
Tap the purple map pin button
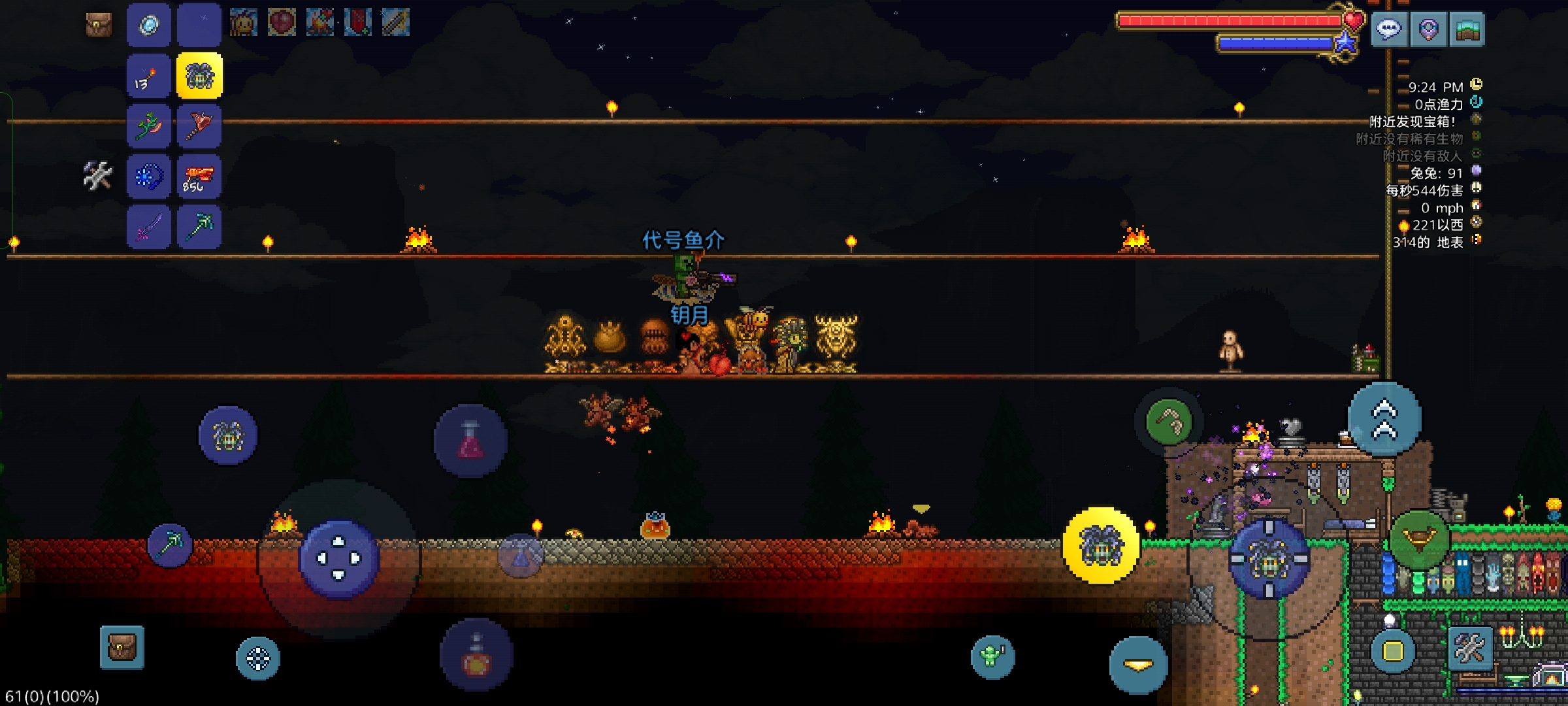pos(1428,29)
